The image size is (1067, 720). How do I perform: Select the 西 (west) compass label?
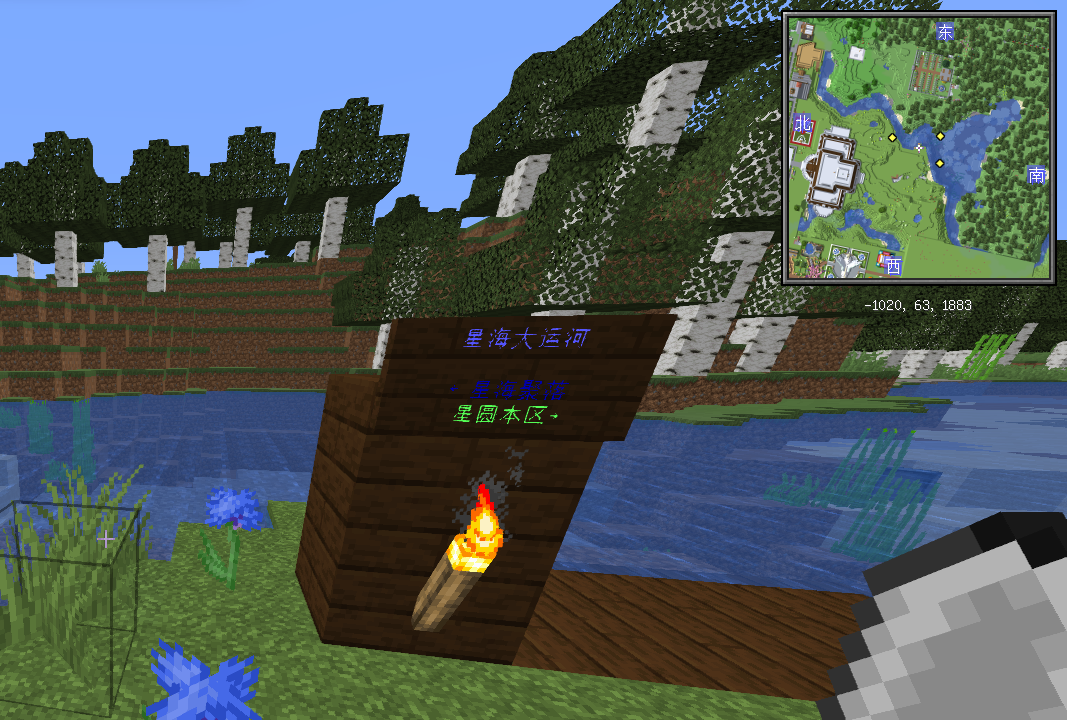coord(893,266)
